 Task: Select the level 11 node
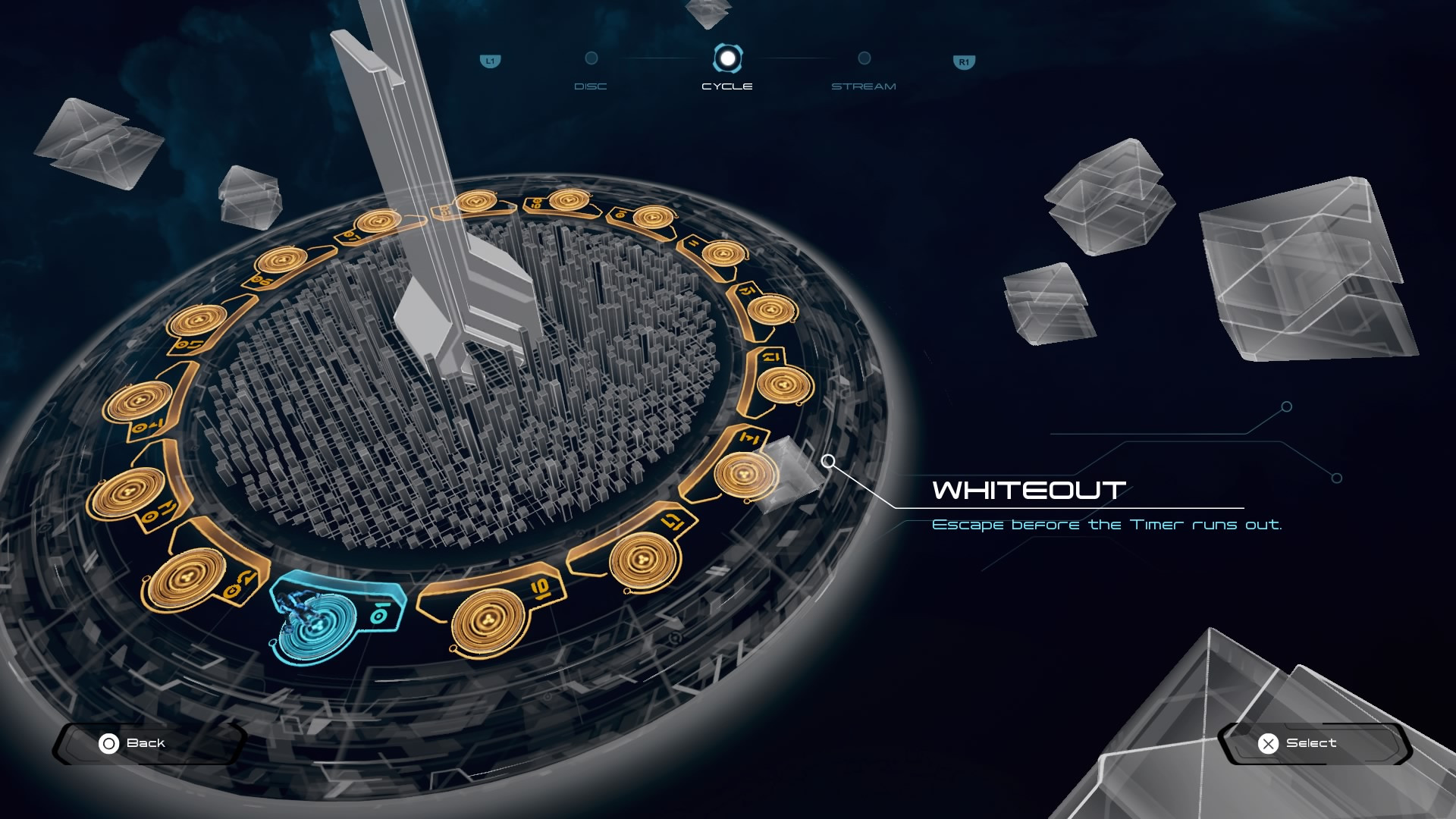click(x=723, y=253)
